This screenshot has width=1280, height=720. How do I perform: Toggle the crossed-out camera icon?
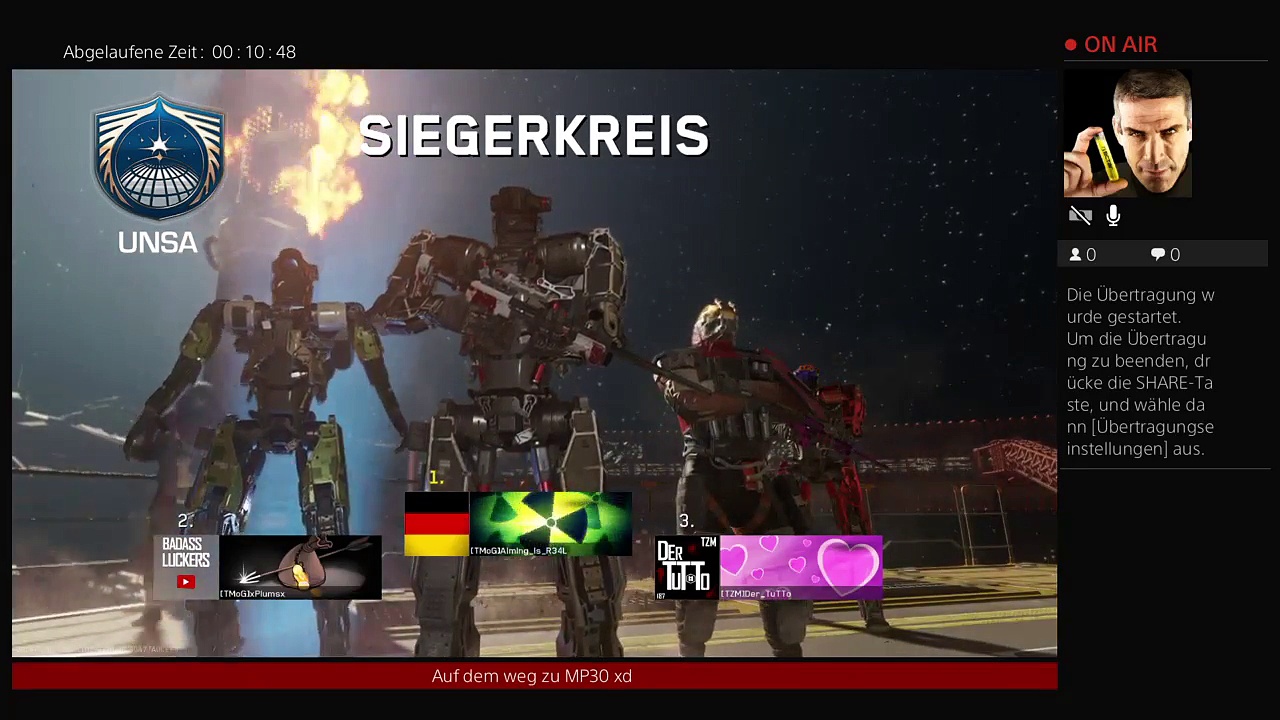point(1080,215)
